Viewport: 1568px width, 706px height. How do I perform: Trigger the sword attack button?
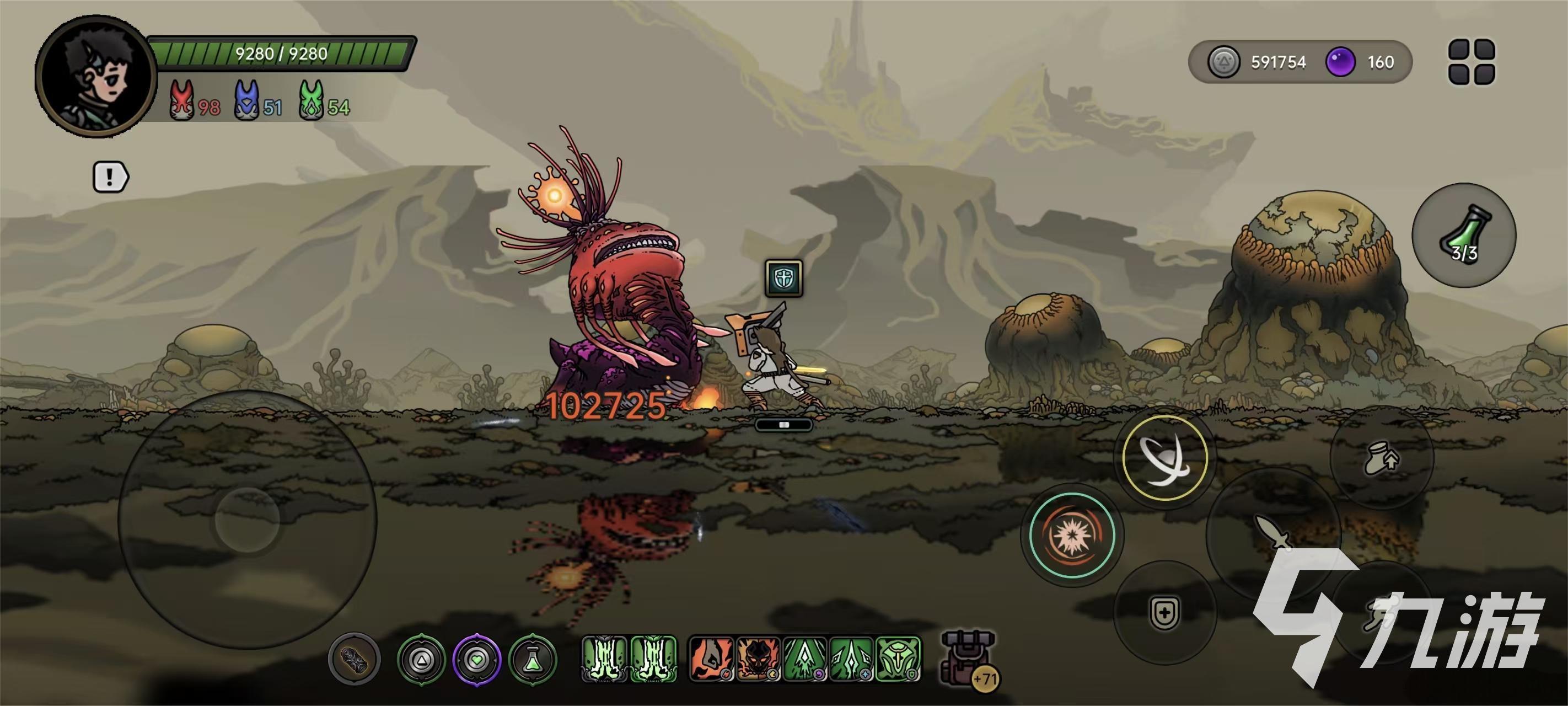1274,532
